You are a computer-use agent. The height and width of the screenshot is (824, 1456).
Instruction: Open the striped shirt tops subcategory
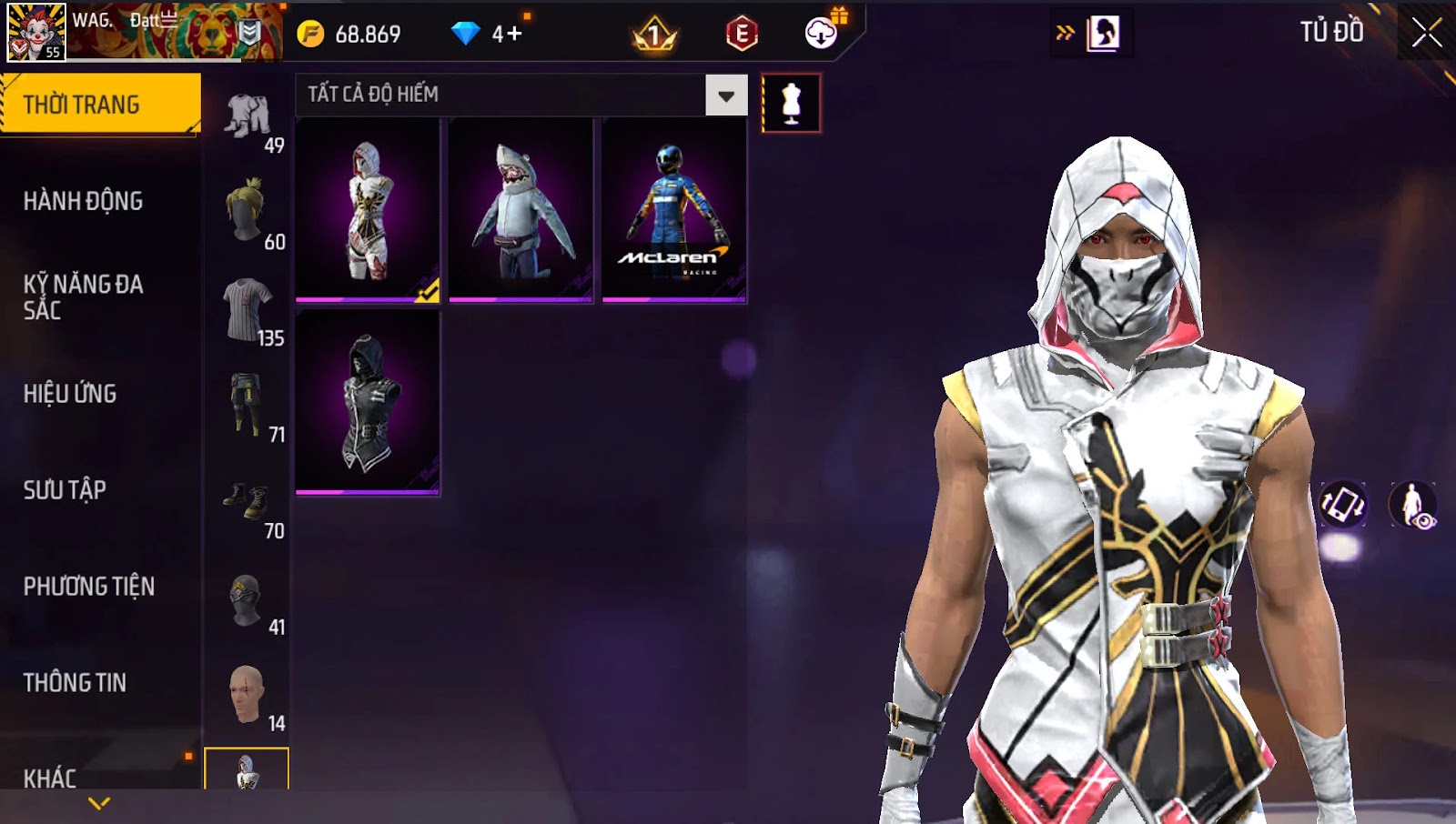[x=247, y=309]
